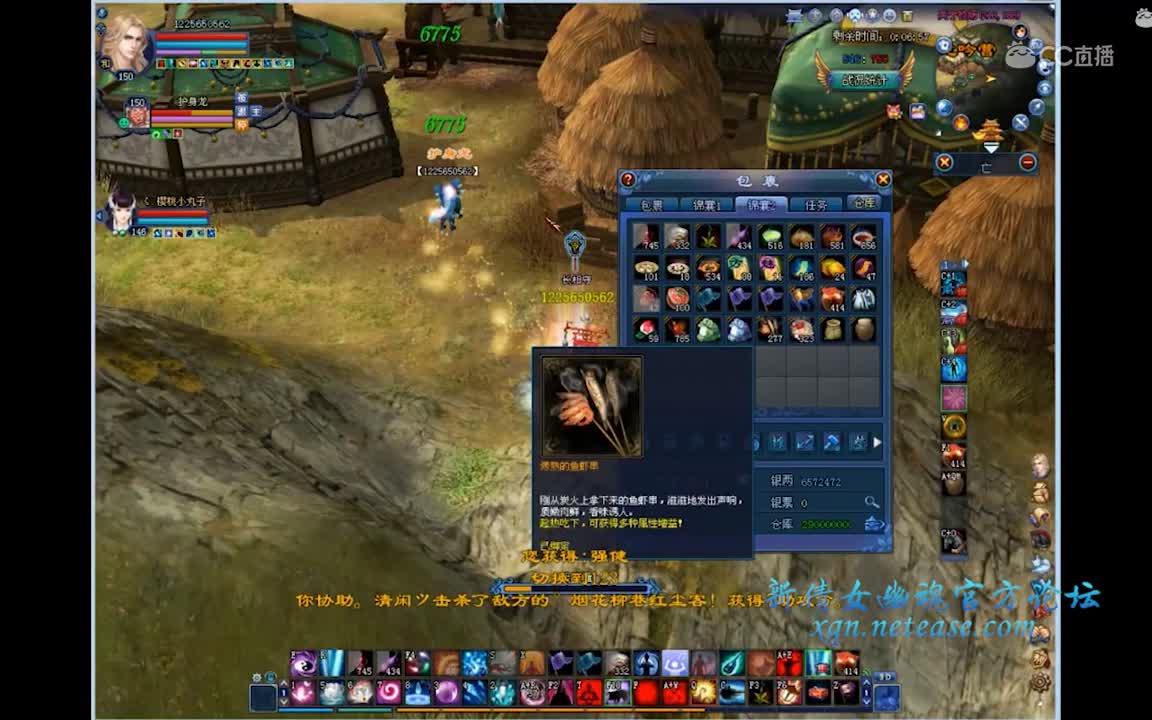Switch to the 包裹 bag tab
The image size is (1152, 720).
[x=652, y=205]
